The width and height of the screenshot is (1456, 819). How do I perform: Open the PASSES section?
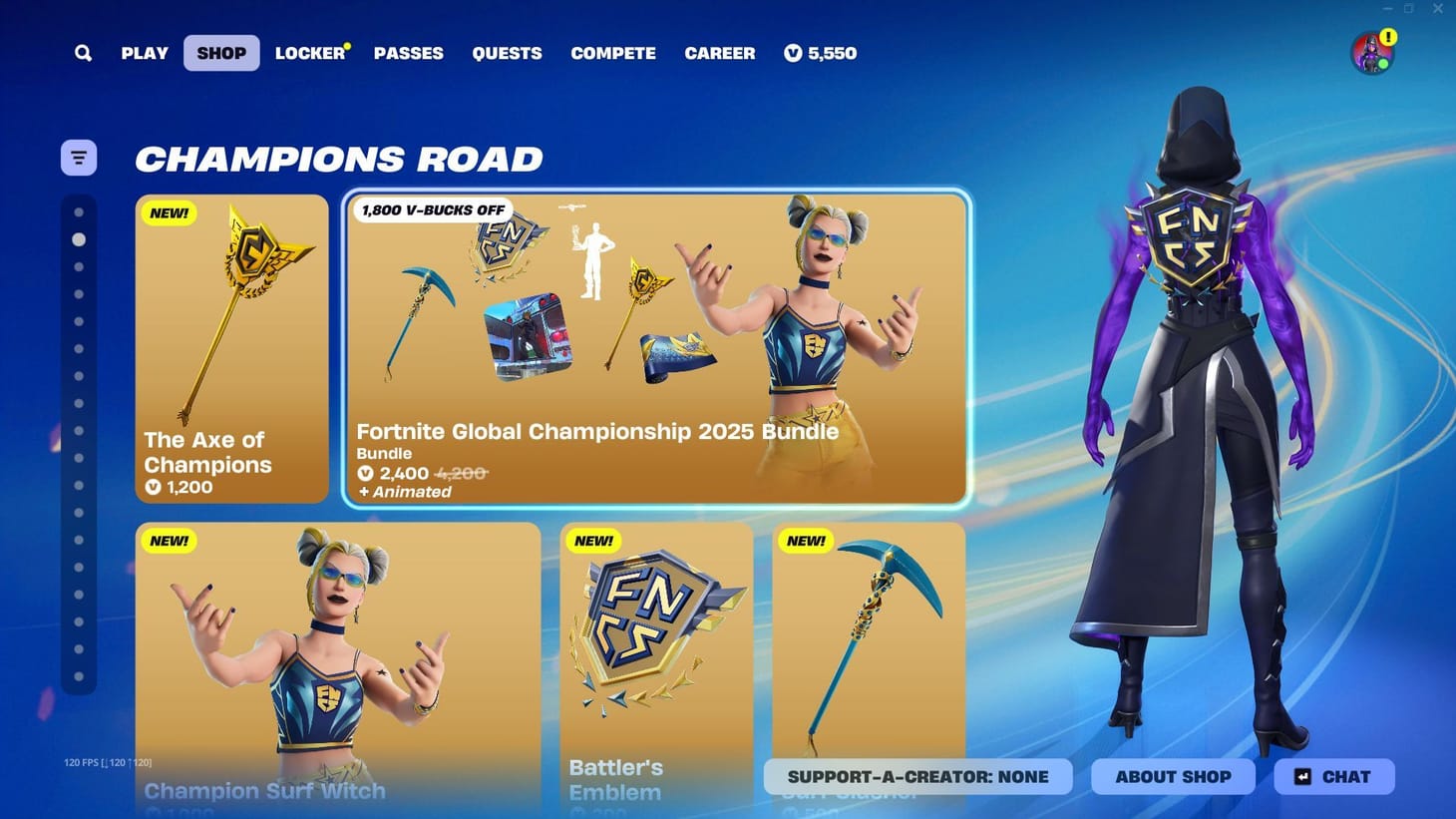(409, 53)
